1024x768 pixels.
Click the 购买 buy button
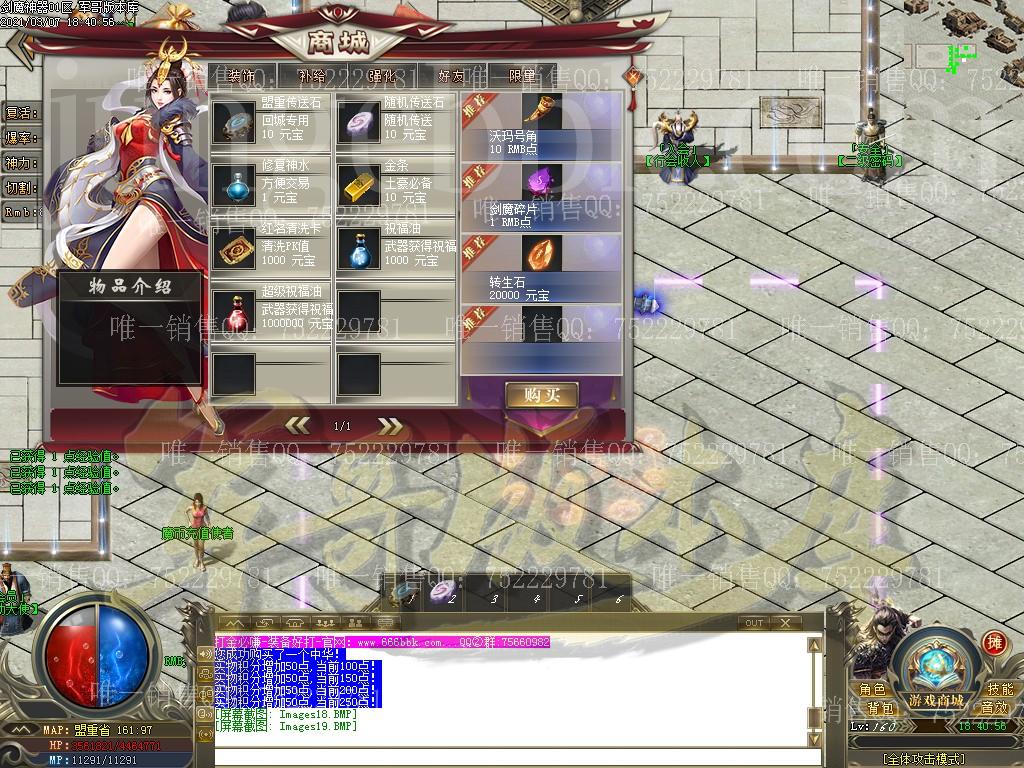tap(541, 395)
